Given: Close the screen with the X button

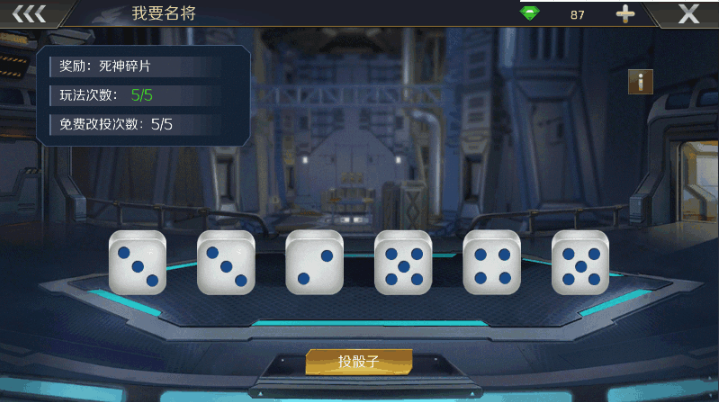Looking at the screenshot, I should (x=688, y=14).
